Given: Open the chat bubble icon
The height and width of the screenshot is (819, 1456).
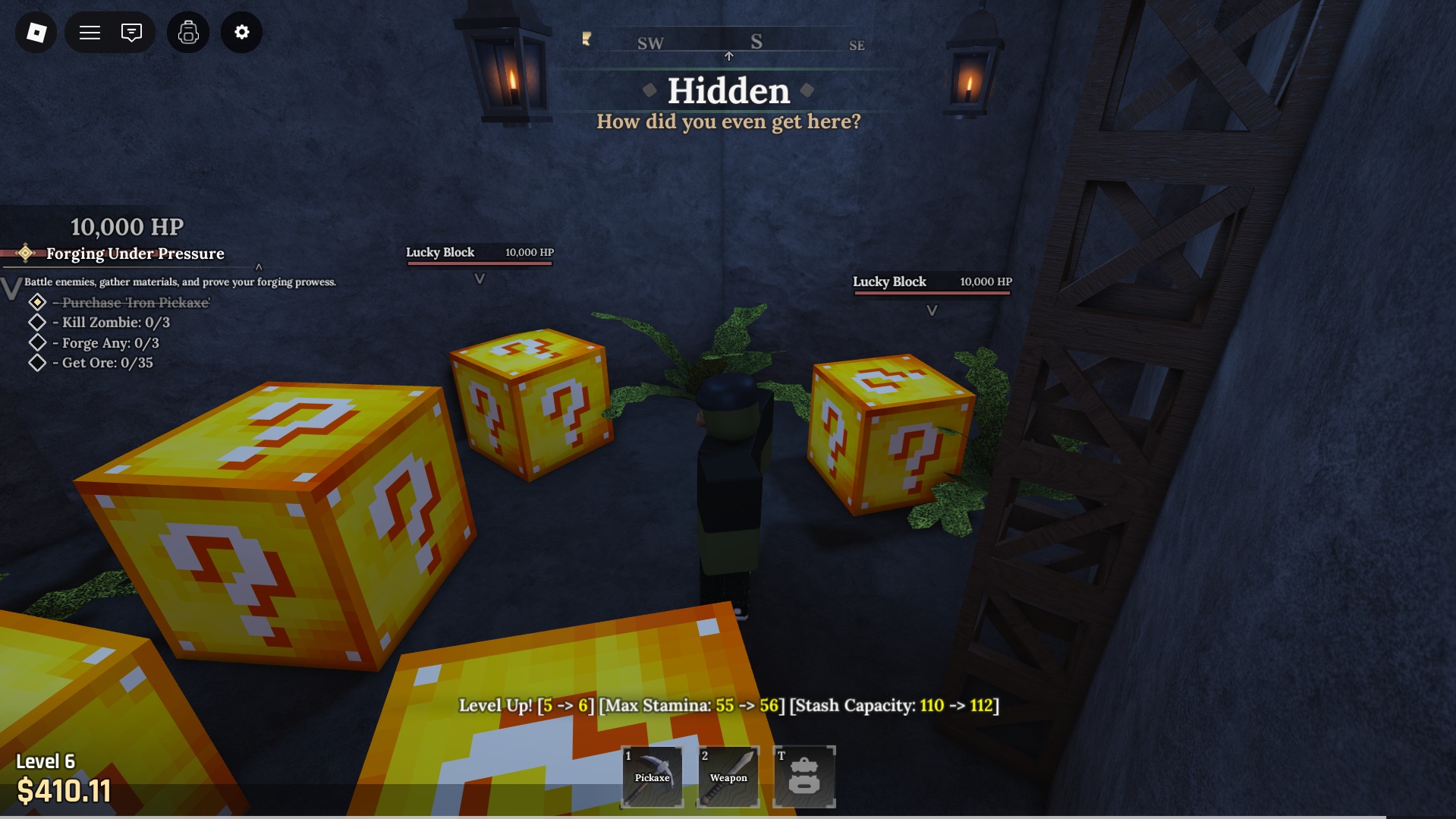Looking at the screenshot, I should pos(132,32).
